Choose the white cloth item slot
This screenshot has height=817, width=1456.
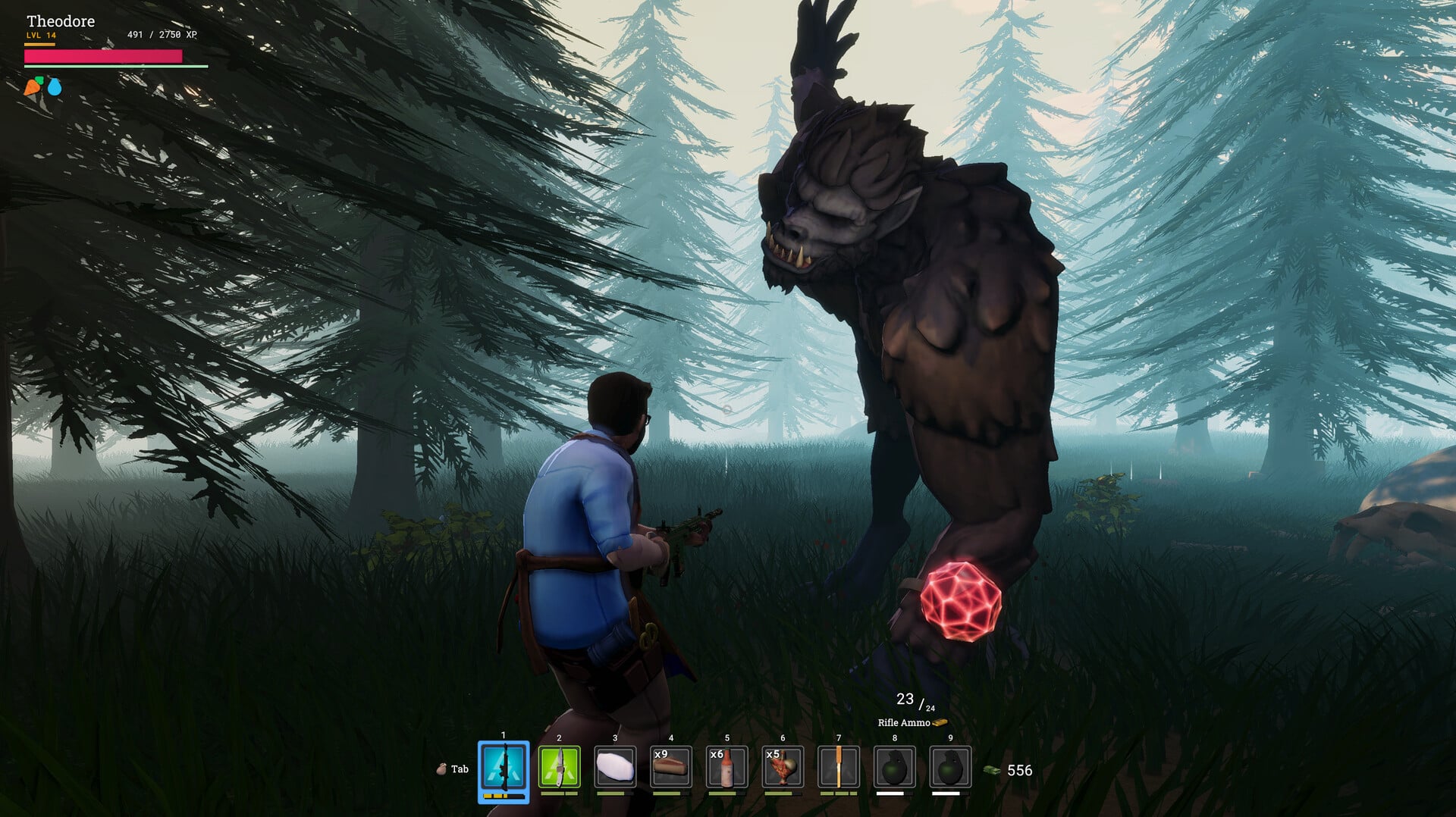[615, 767]
